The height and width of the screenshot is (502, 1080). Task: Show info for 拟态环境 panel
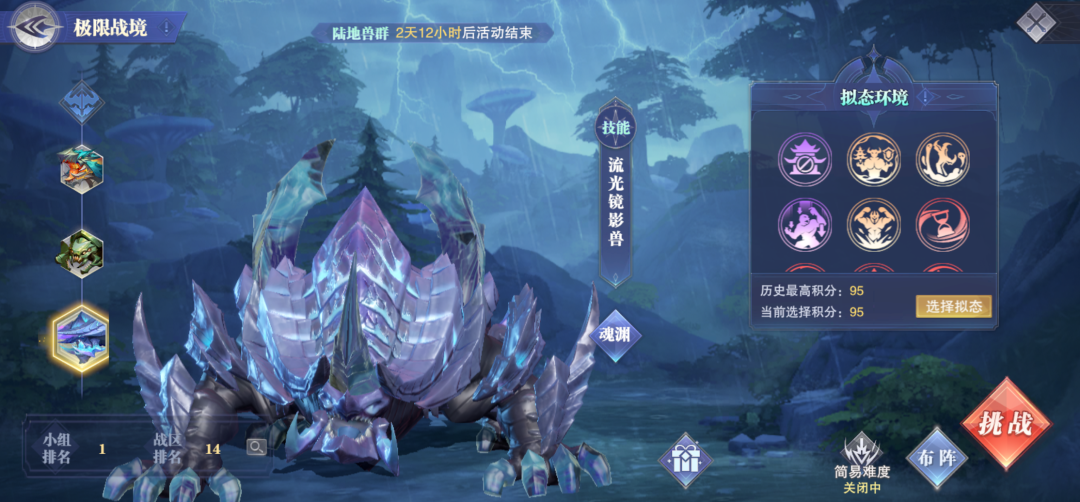pos(925,98)
